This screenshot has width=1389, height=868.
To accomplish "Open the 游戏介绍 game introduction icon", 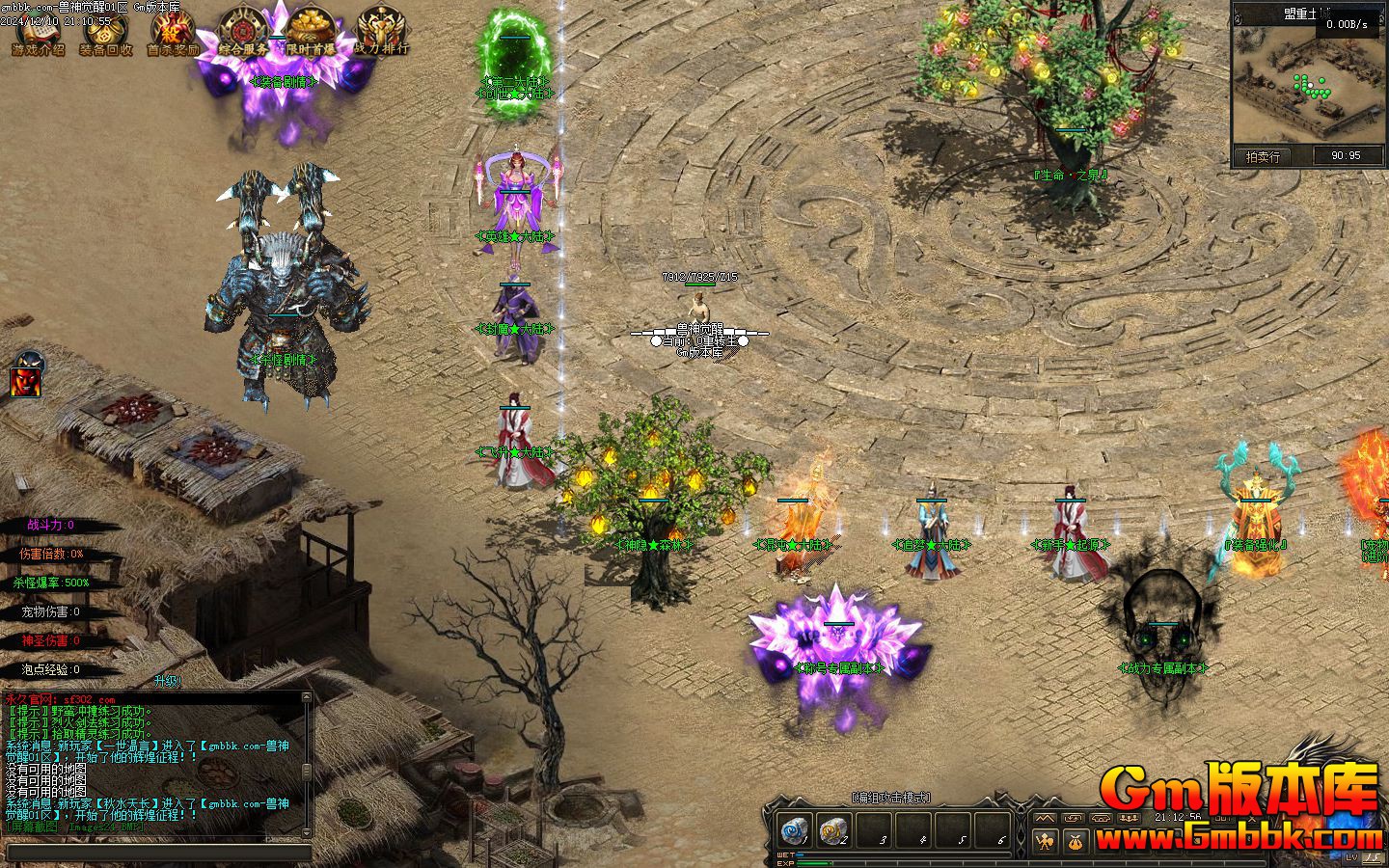I will (39, 35).
